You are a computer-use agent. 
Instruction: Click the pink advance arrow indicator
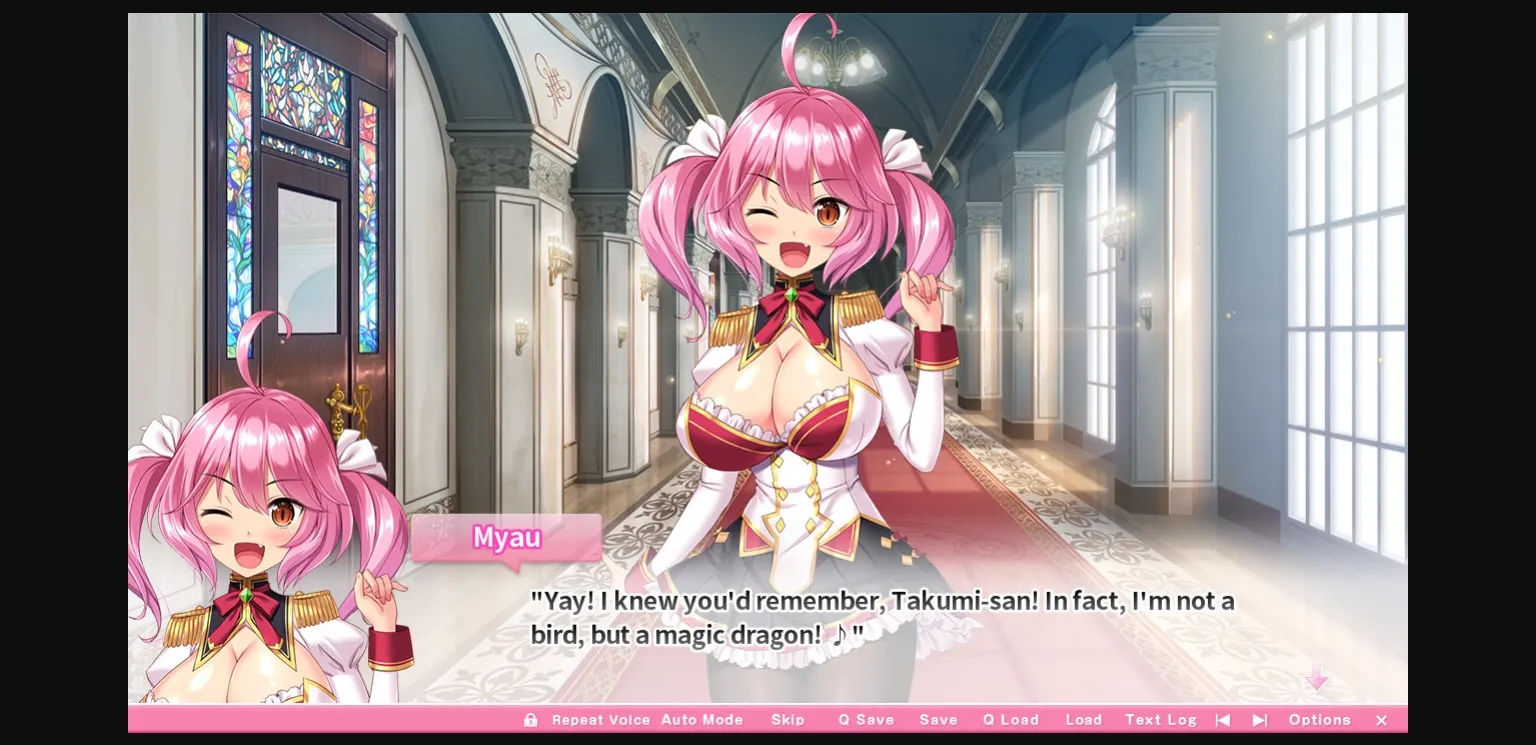coord(1318,679)
